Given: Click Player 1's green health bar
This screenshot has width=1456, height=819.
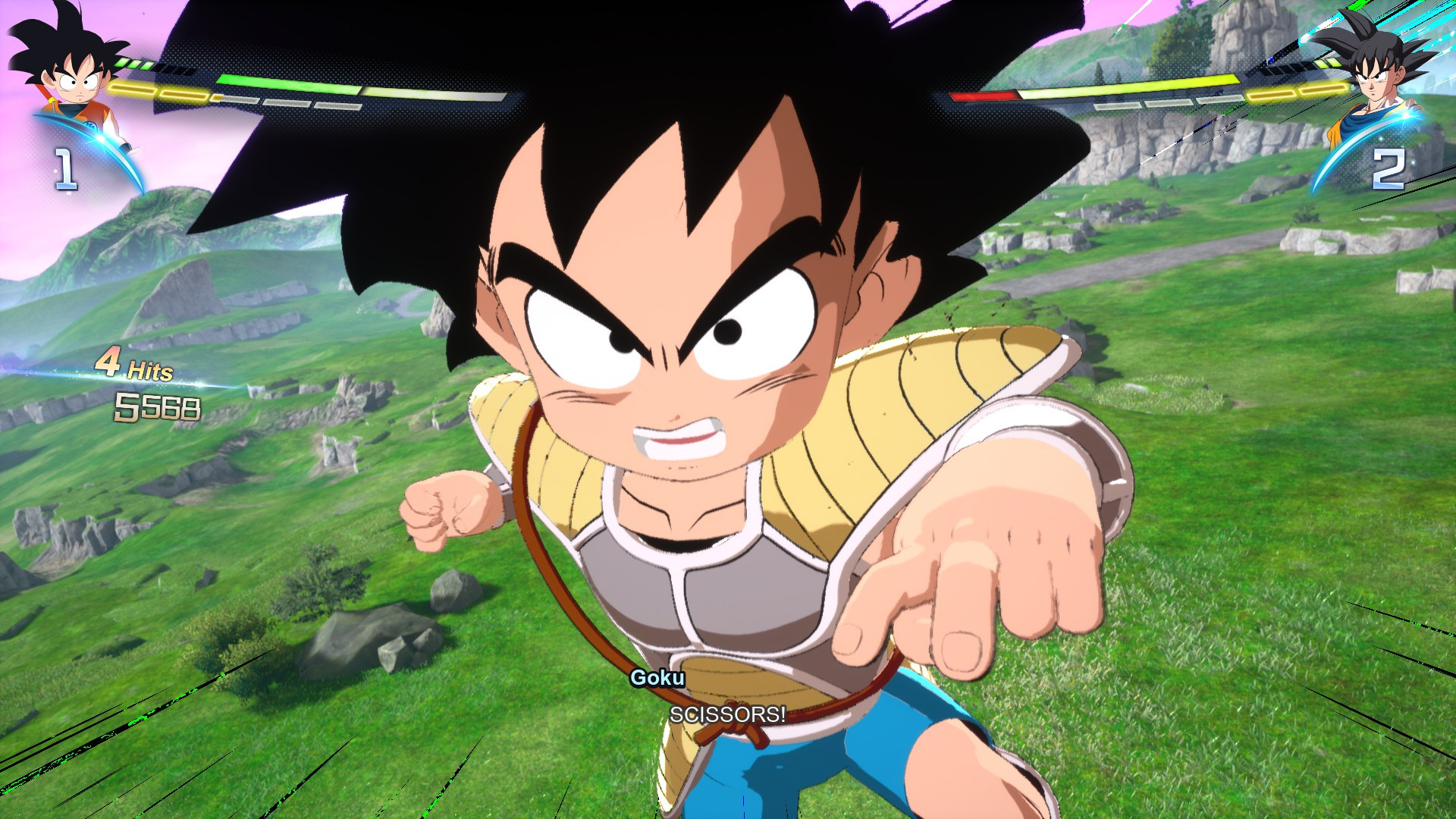Looking at the screenshot, I should (x=303, y=83).
